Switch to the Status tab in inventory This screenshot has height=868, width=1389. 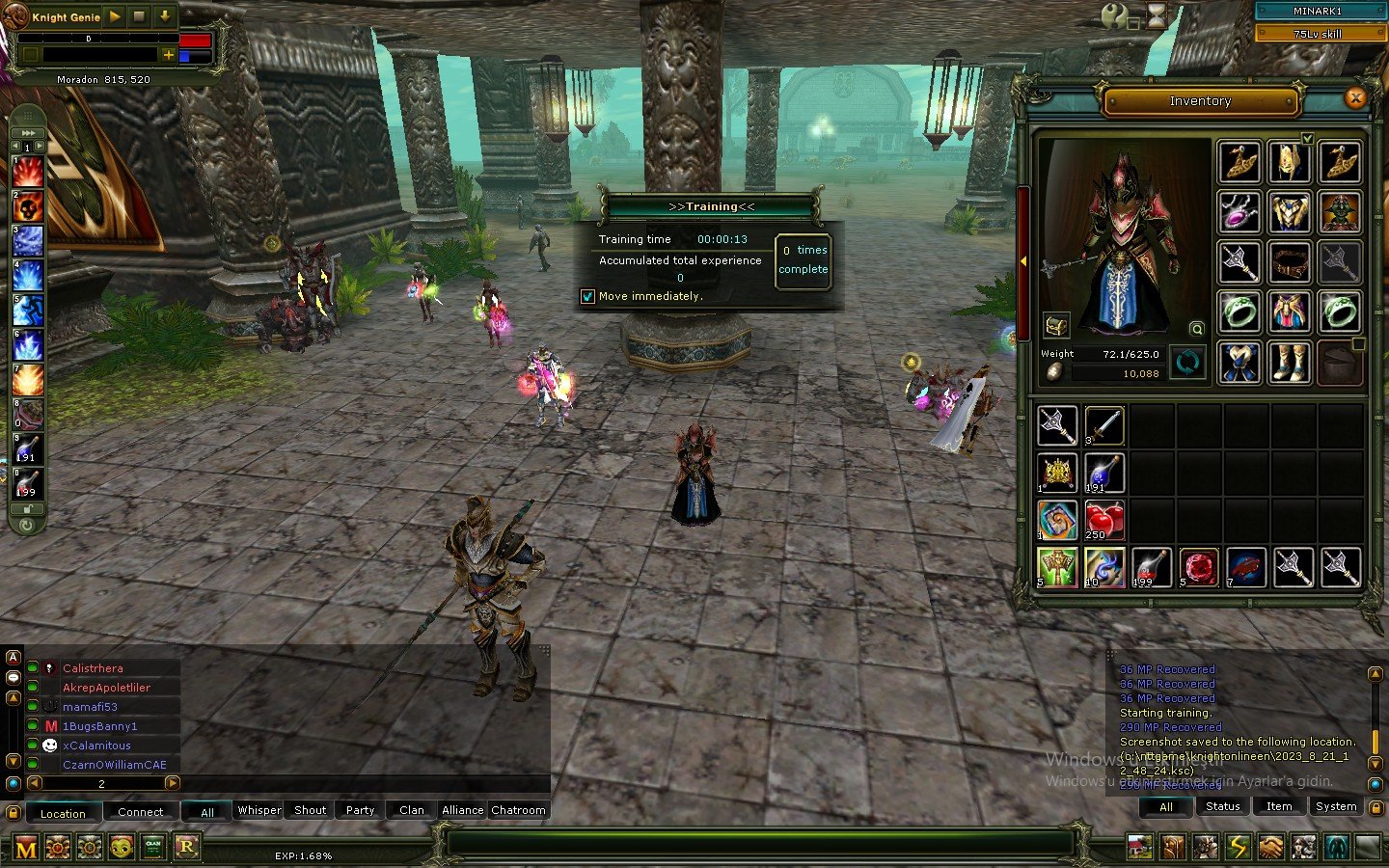coord(1221,806)
